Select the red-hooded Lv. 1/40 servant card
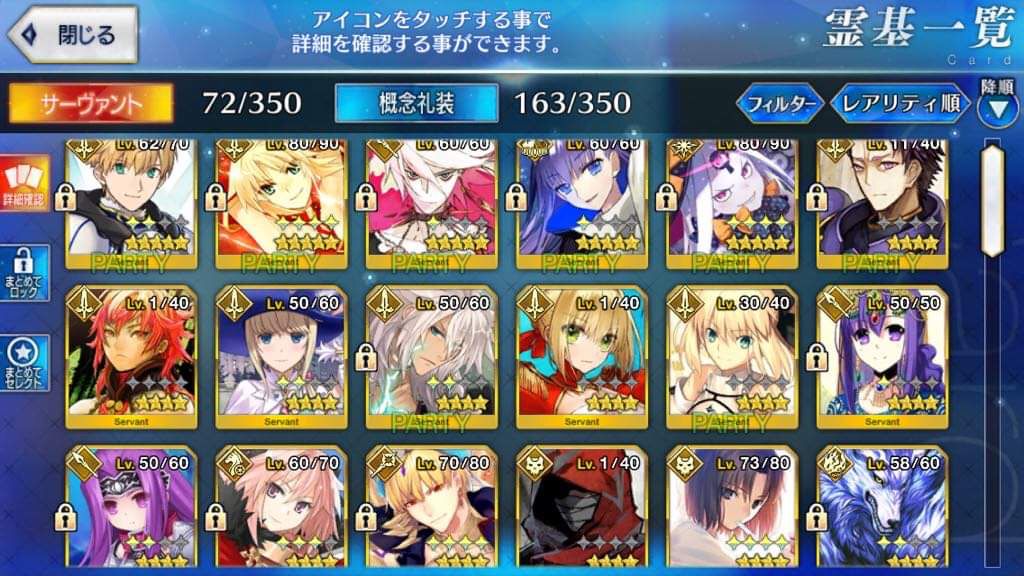1024x576 pixels. [581, 510]
